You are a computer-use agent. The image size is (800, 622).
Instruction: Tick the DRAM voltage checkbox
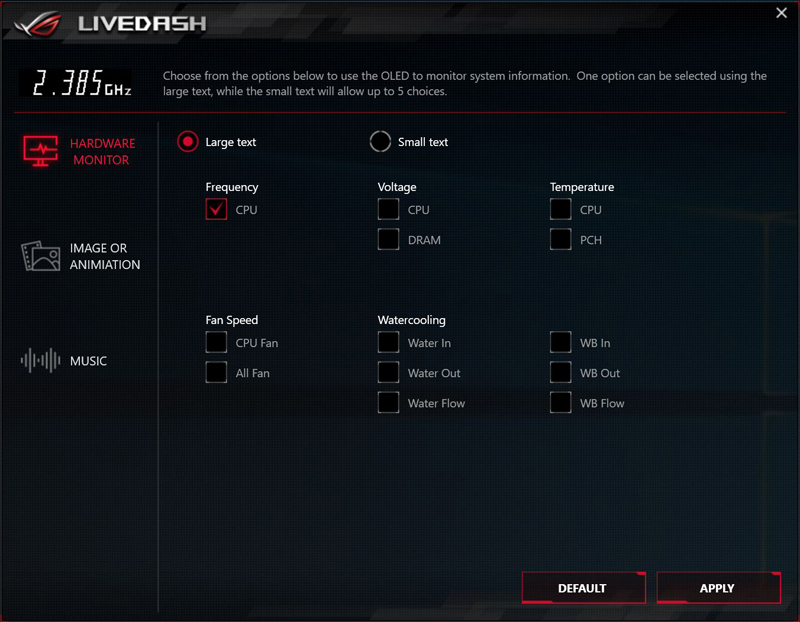click(388, 240)
